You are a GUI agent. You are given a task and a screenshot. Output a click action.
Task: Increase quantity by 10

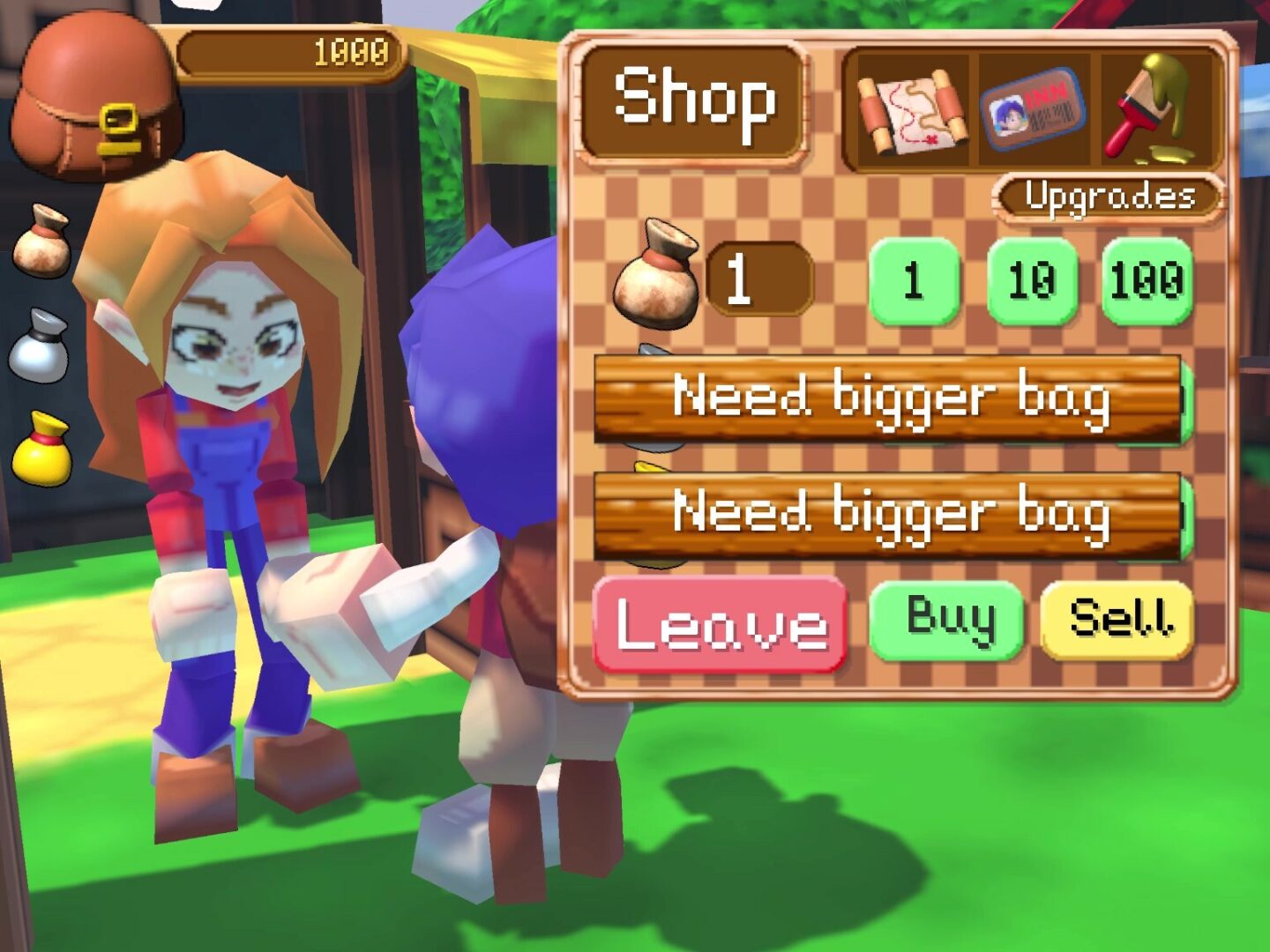pos(1032,282)
